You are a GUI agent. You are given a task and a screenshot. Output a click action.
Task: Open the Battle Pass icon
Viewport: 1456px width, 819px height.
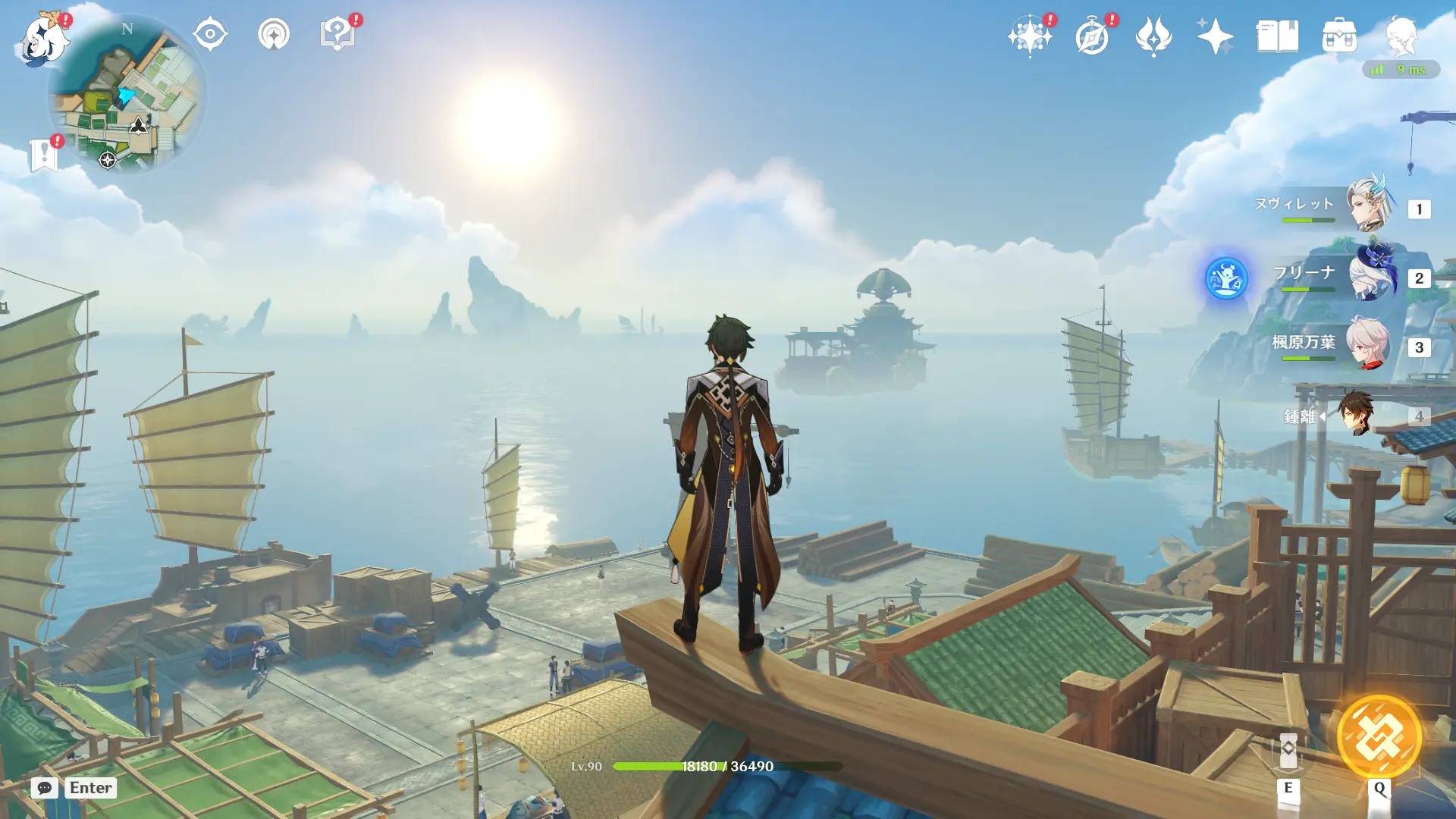pos(1153,36)
